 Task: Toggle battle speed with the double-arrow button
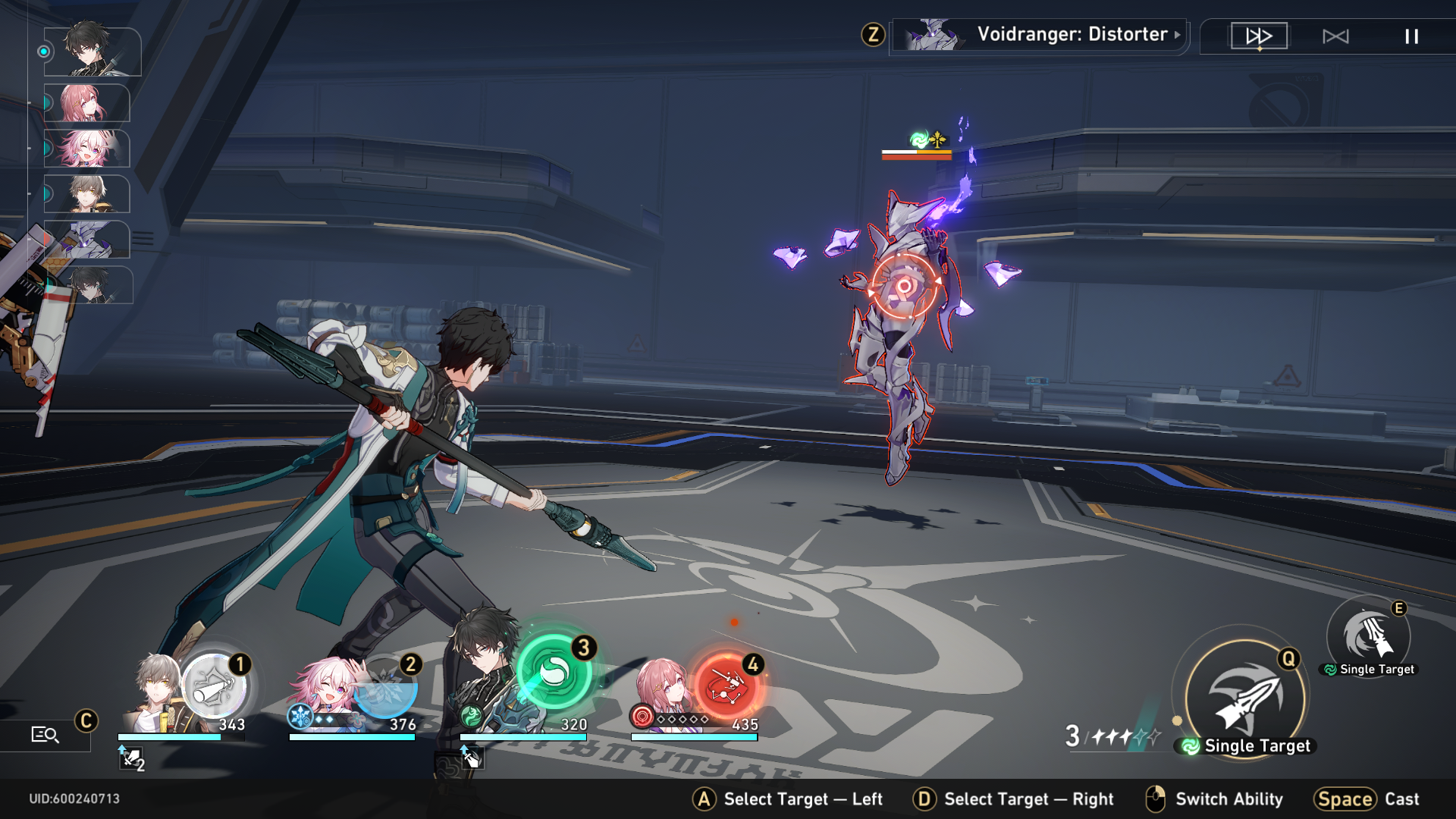[x=1259, y=35]
